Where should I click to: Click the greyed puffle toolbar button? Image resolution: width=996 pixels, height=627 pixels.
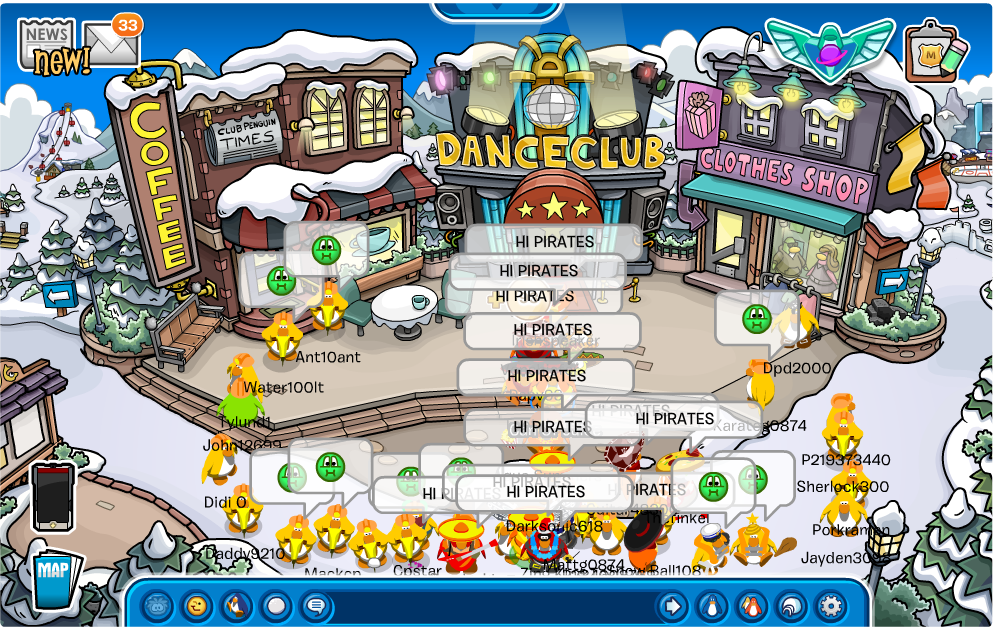[157, 606]
